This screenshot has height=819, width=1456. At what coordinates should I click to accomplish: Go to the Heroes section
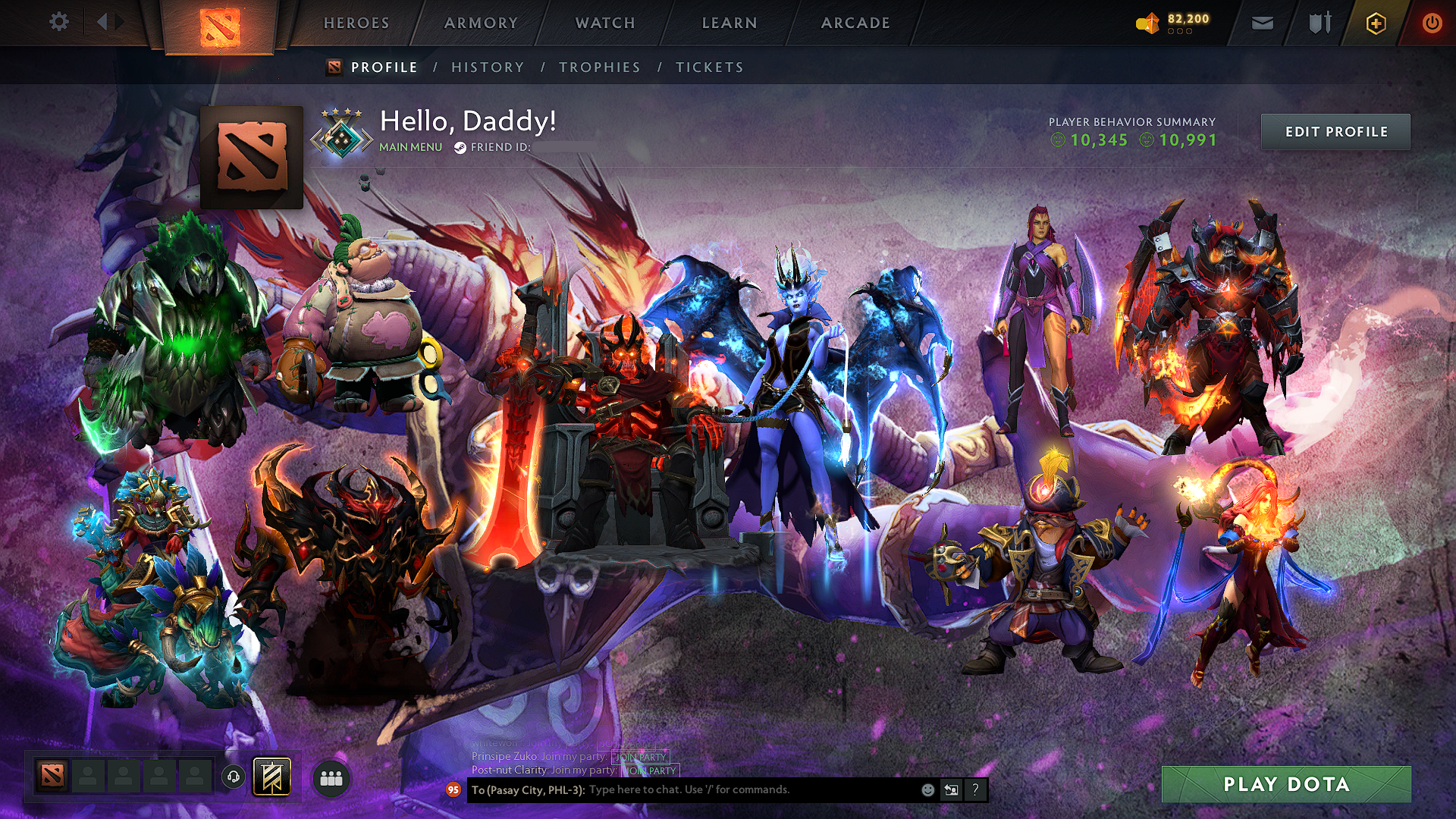coord(356,23)
